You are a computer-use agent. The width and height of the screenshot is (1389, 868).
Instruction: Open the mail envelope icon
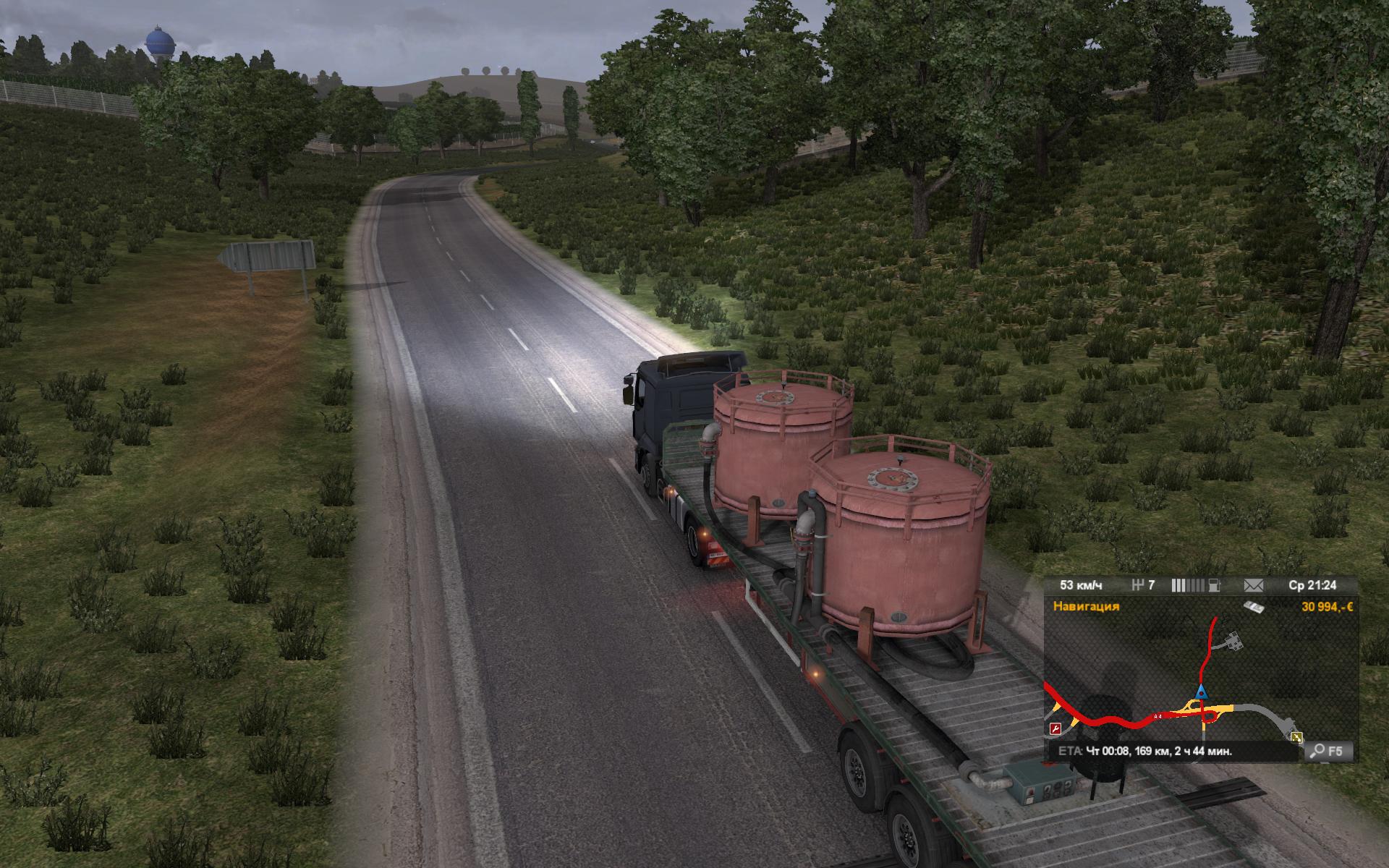coord(1253,584)
